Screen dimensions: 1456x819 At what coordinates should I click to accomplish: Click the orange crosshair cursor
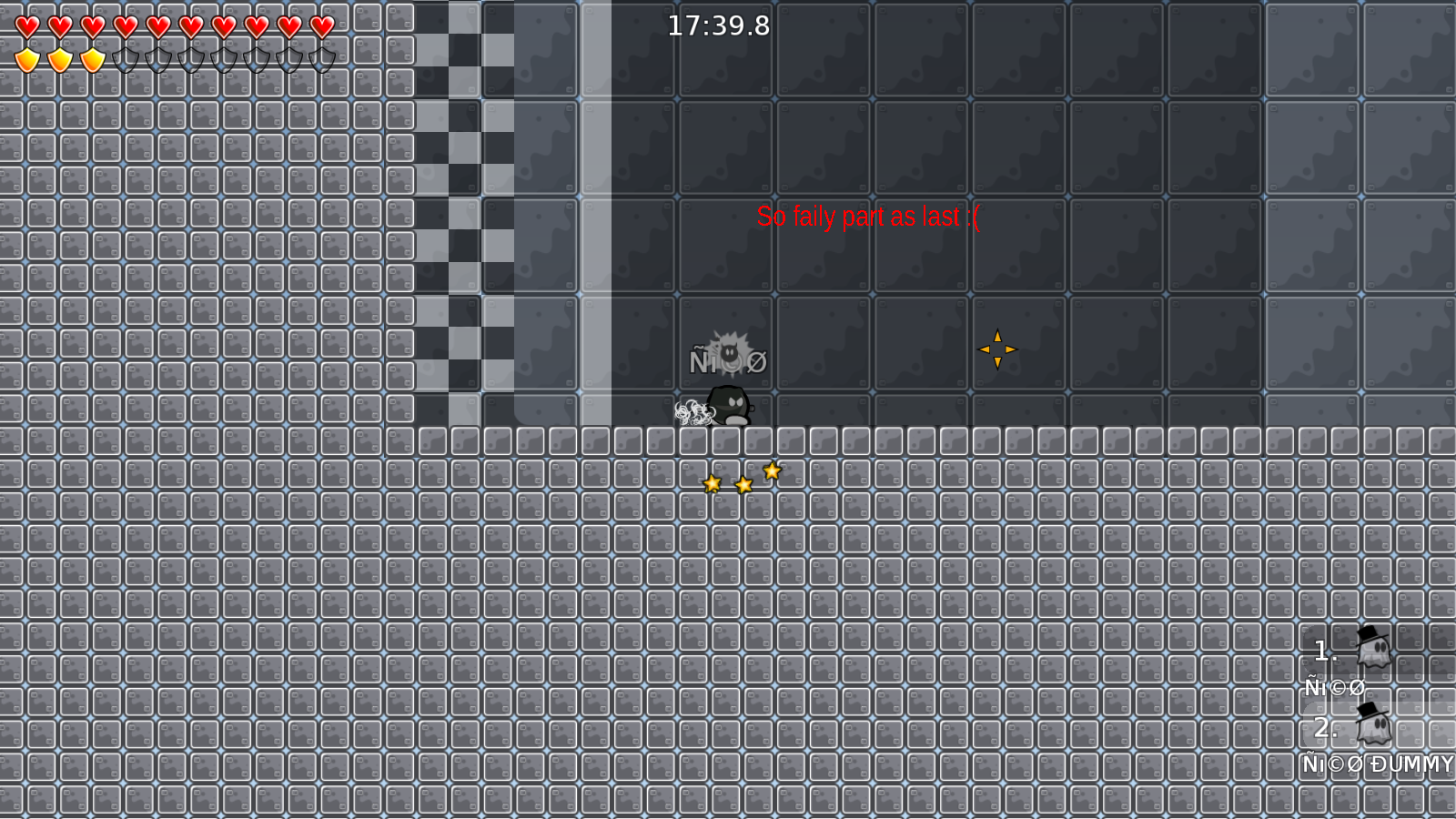point(997,349)
